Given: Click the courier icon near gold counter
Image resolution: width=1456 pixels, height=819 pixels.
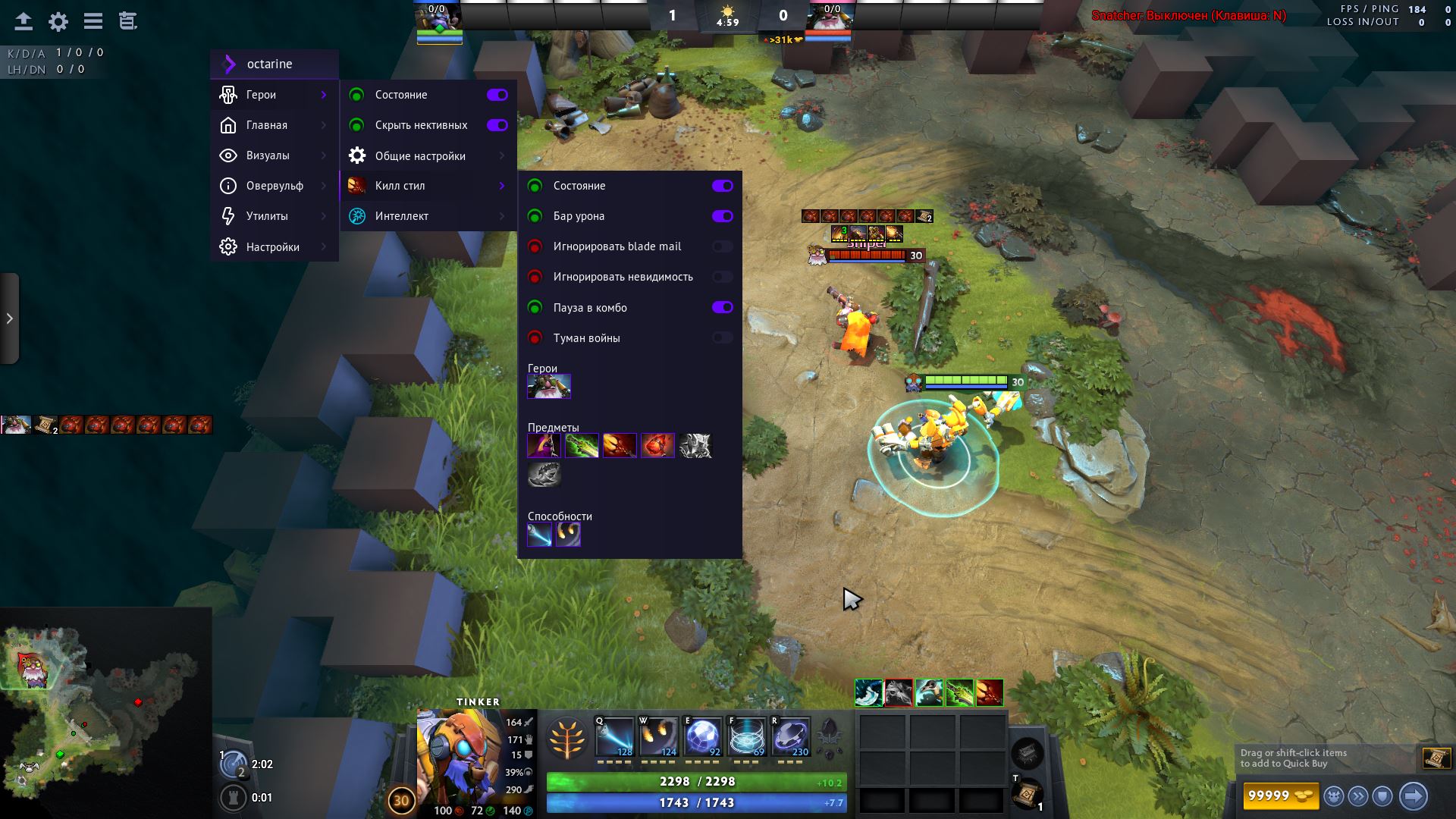Looking at the screenshot, I should pyautogui.click(x=1335, y=795).
